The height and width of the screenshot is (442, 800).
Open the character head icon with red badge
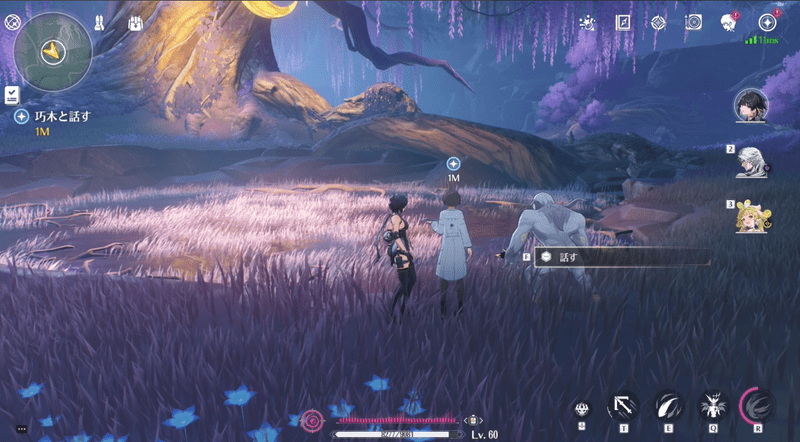tap(728, 21)
